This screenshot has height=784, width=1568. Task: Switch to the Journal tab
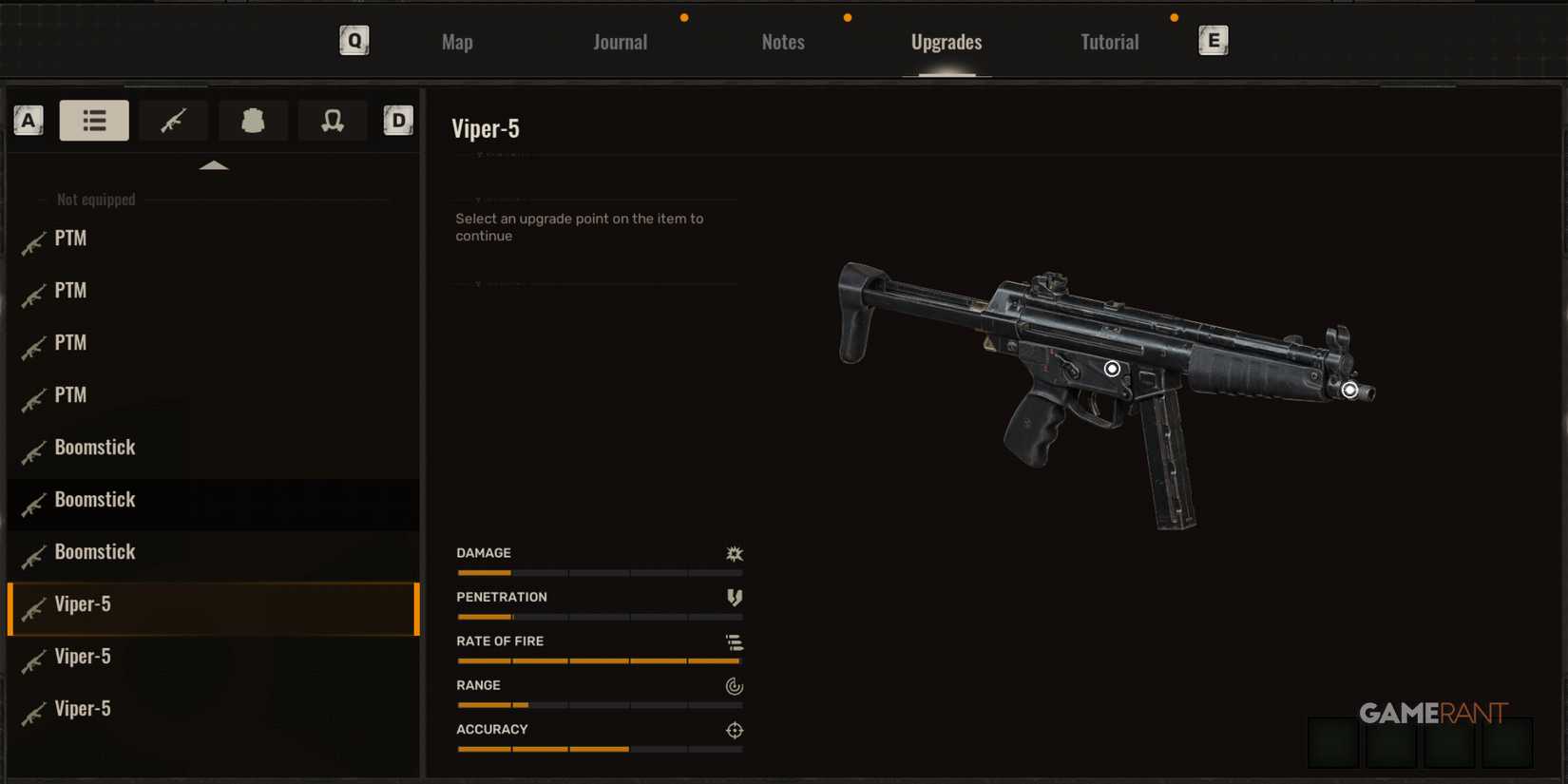tap(620, 41)
